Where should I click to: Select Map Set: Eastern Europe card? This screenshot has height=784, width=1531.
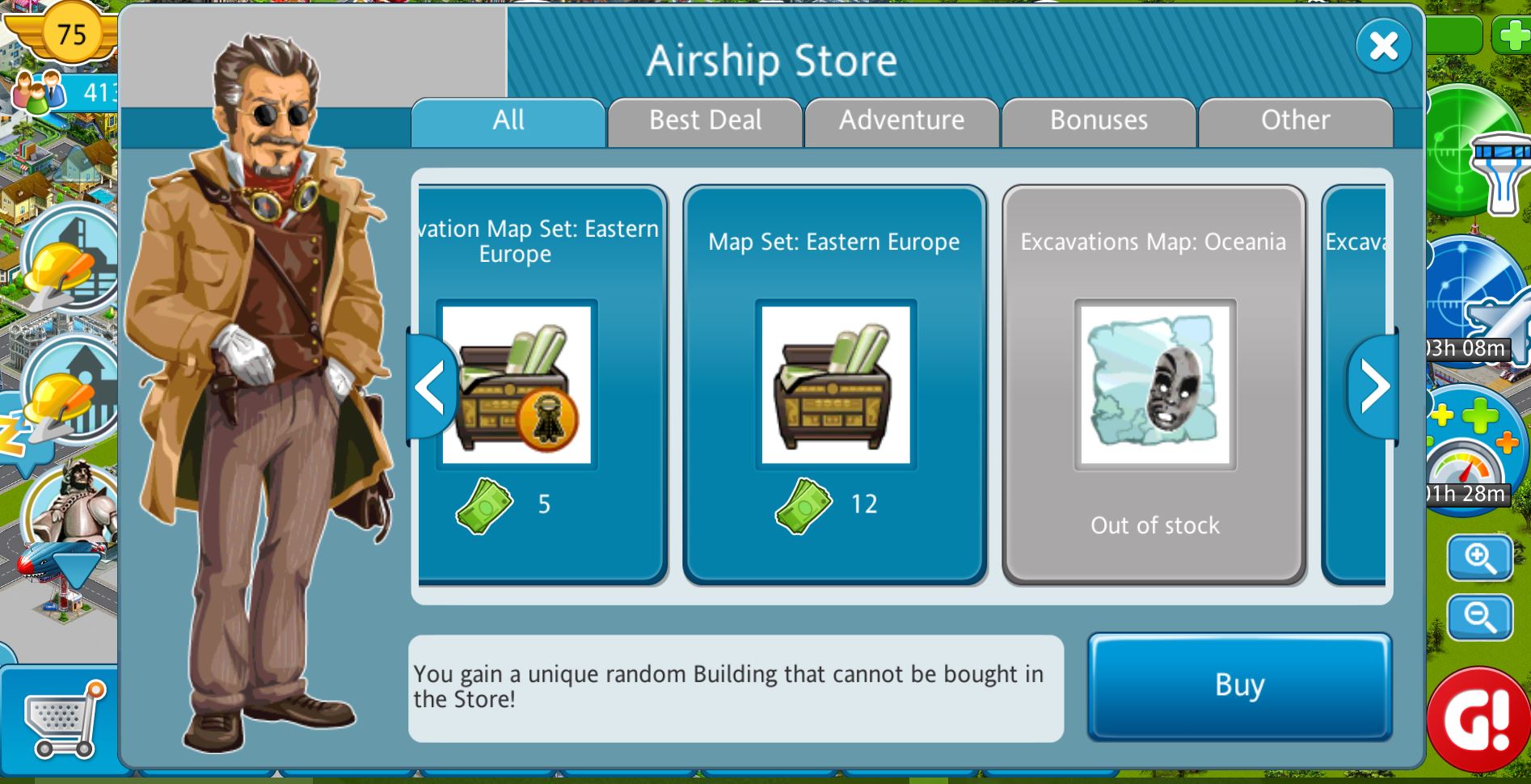pyautogui.click(x=834, y=385)
